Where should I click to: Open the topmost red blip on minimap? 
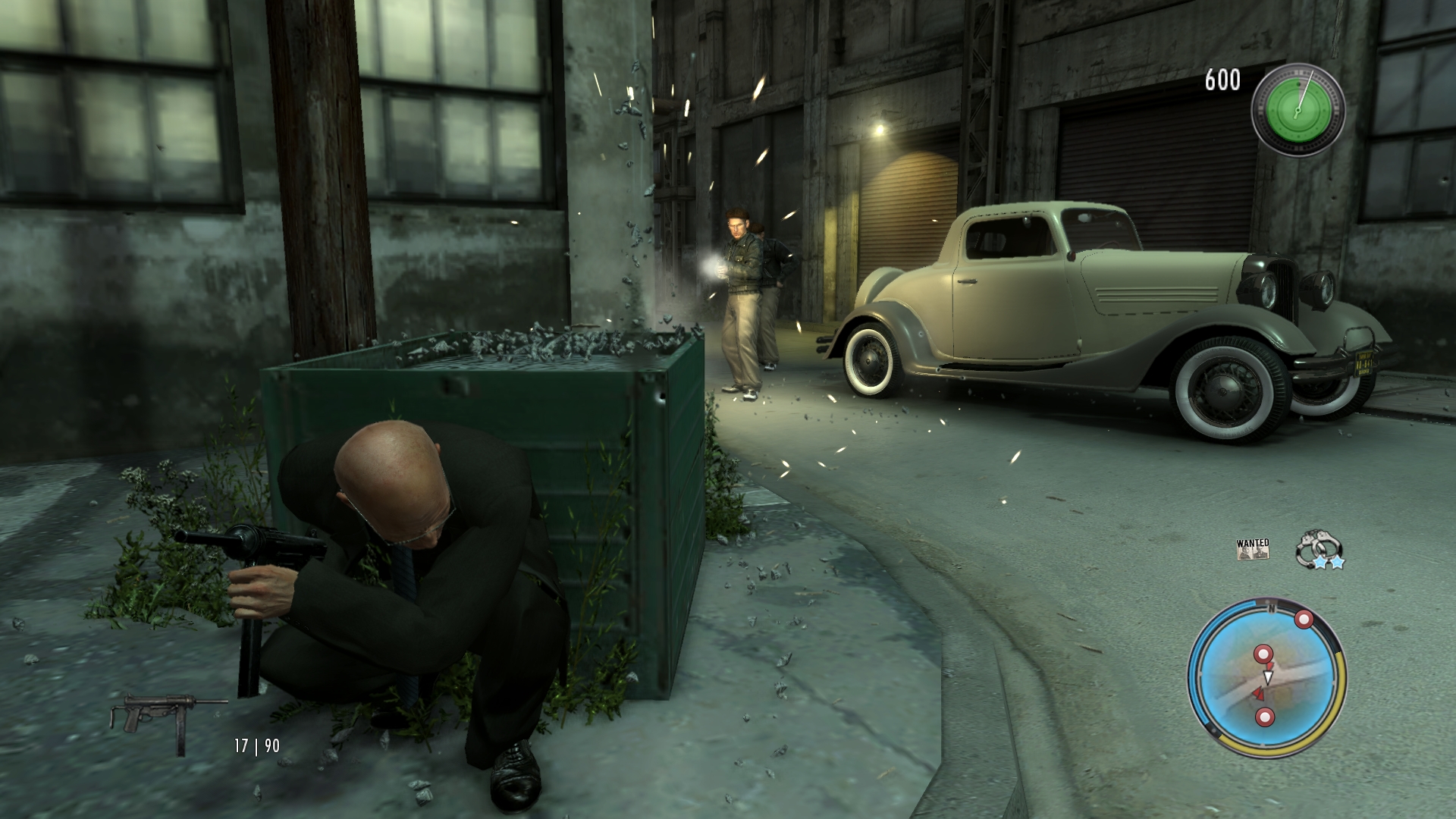(1304, 619)
